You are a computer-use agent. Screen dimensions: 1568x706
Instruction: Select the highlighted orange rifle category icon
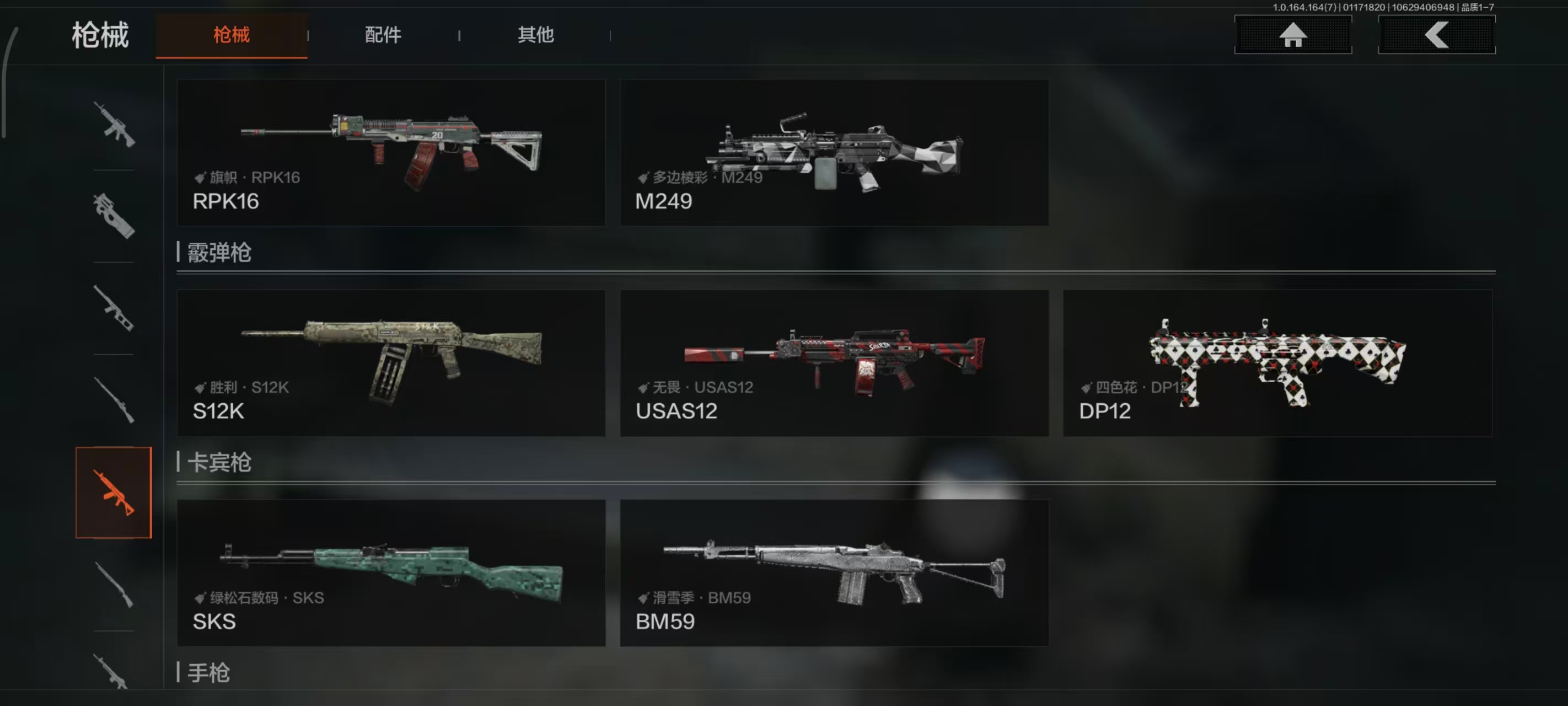click(x=114, y=492)
